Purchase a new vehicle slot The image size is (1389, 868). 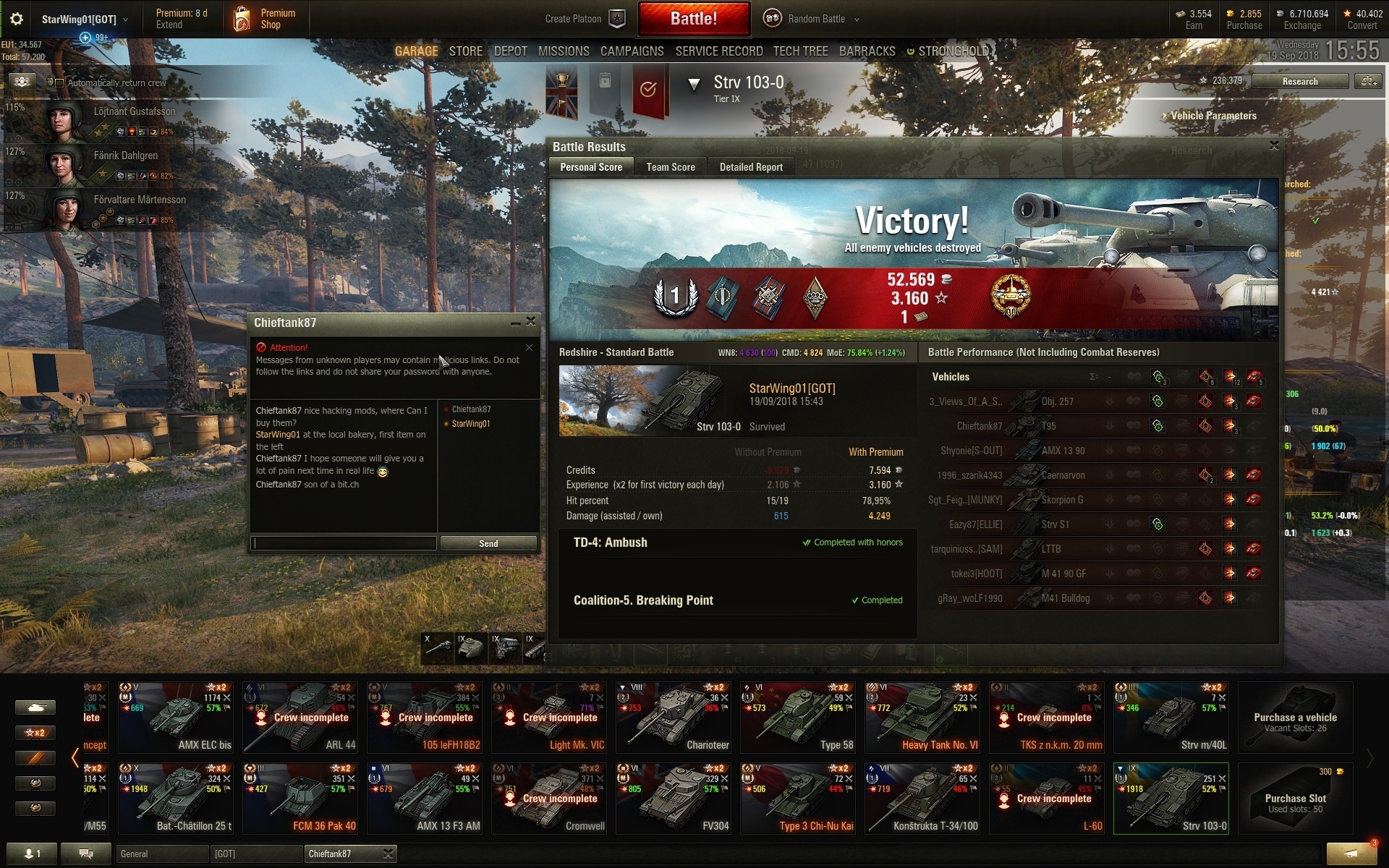coord(1295,799)
